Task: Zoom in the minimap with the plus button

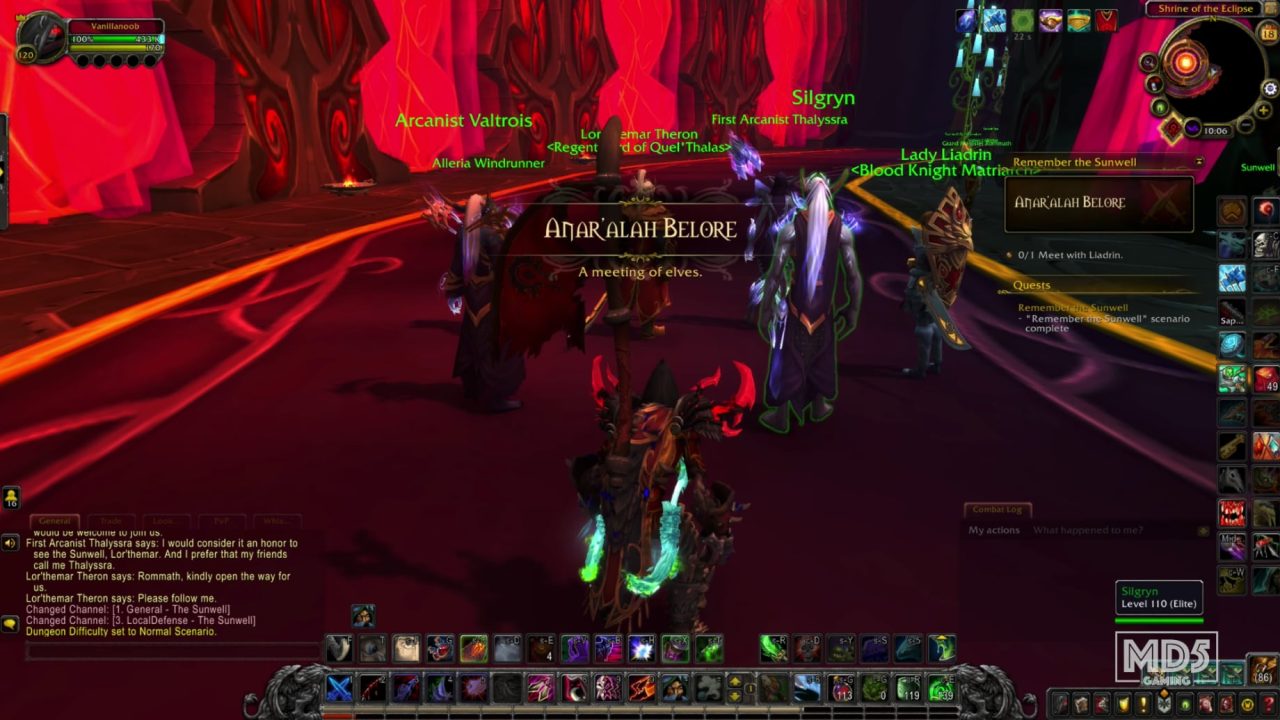Action: pyautogui.click(x=1263, y=110)
